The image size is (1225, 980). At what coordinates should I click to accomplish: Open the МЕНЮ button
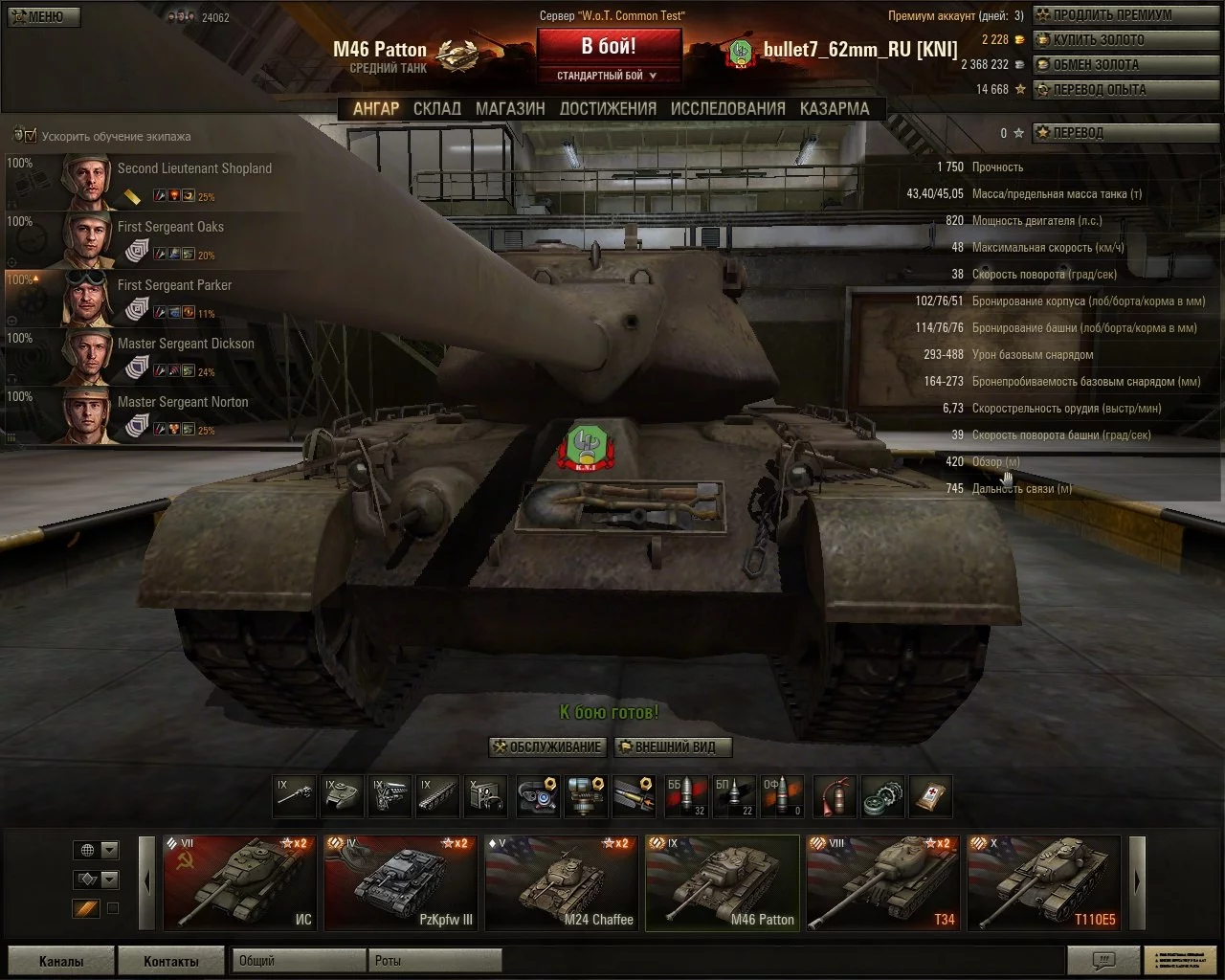point(41,16)
